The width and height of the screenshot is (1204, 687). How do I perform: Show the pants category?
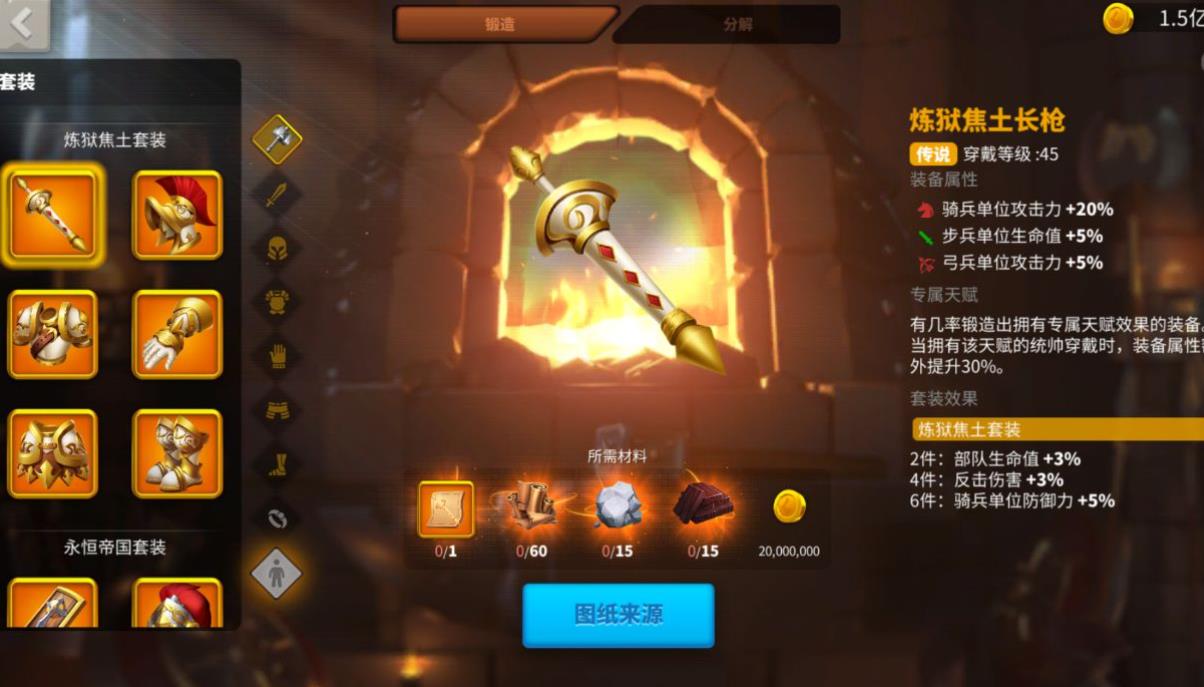277,409
